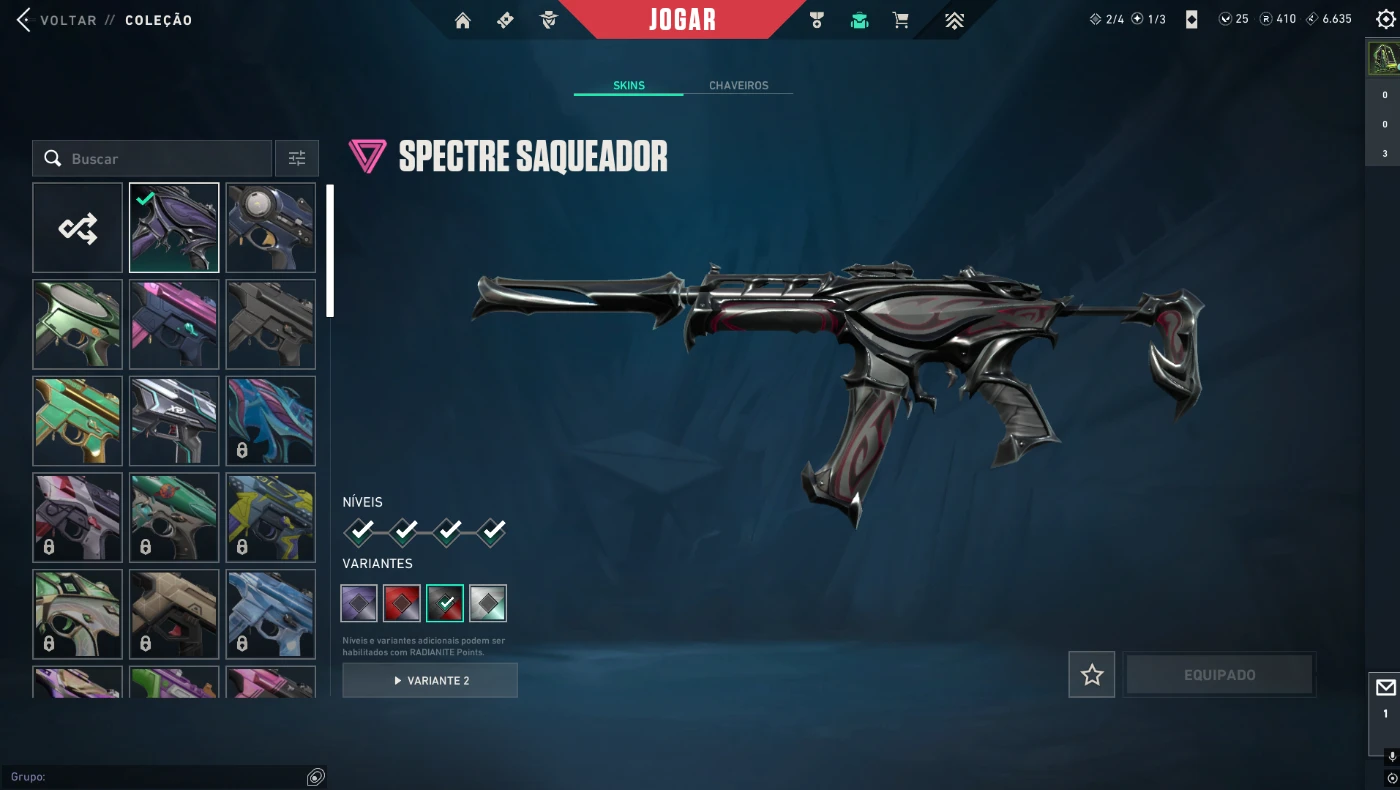Image resolution: width=1400 pixels, height=790 pixels.
Task: Select the Skins tab
Action: pos(629,86)
